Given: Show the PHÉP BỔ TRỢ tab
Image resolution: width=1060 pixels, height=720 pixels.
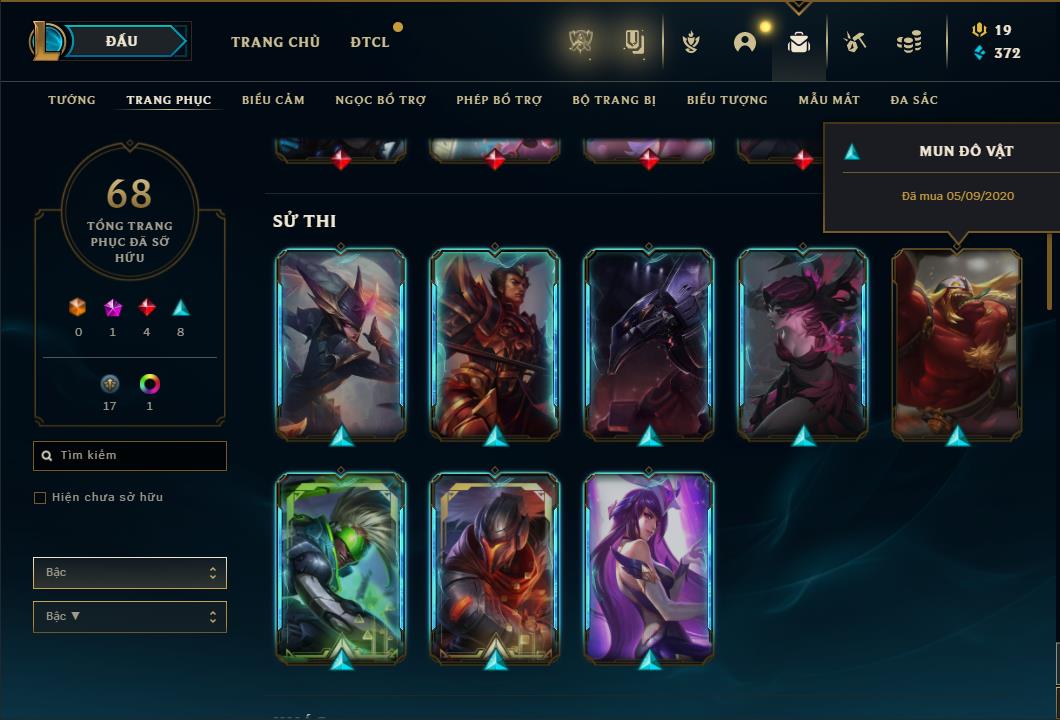Looking at the screenshot, I should coord(499,100).
